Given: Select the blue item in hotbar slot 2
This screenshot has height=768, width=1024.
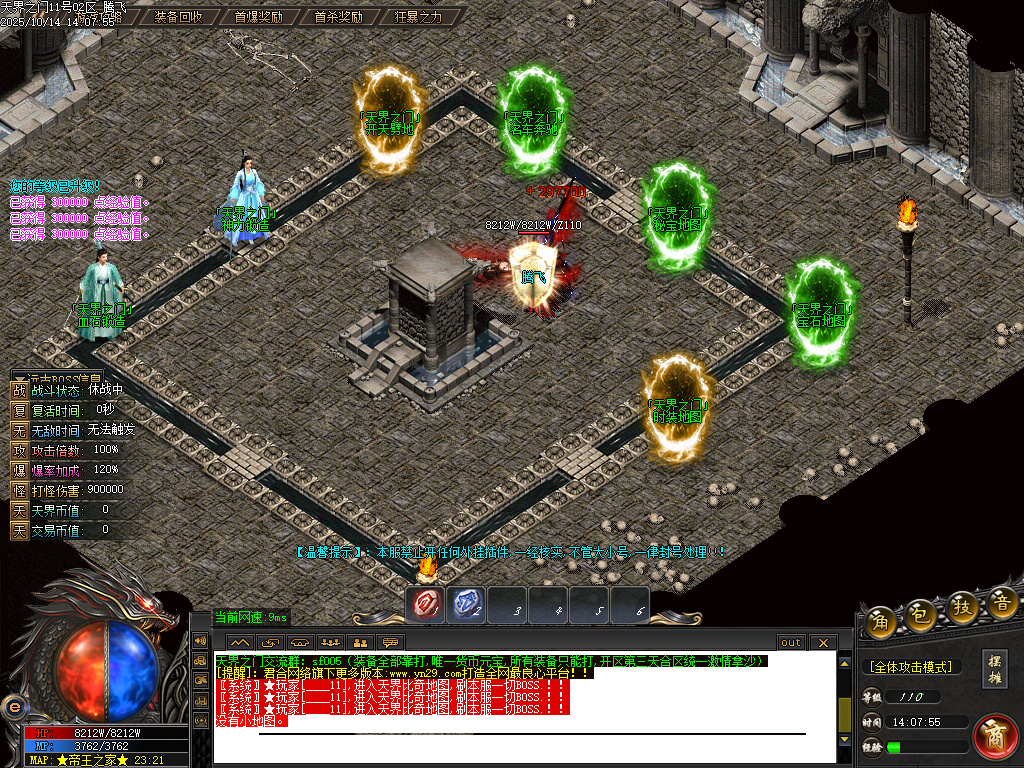Looking at the screenshot, I should coord(468,604).
